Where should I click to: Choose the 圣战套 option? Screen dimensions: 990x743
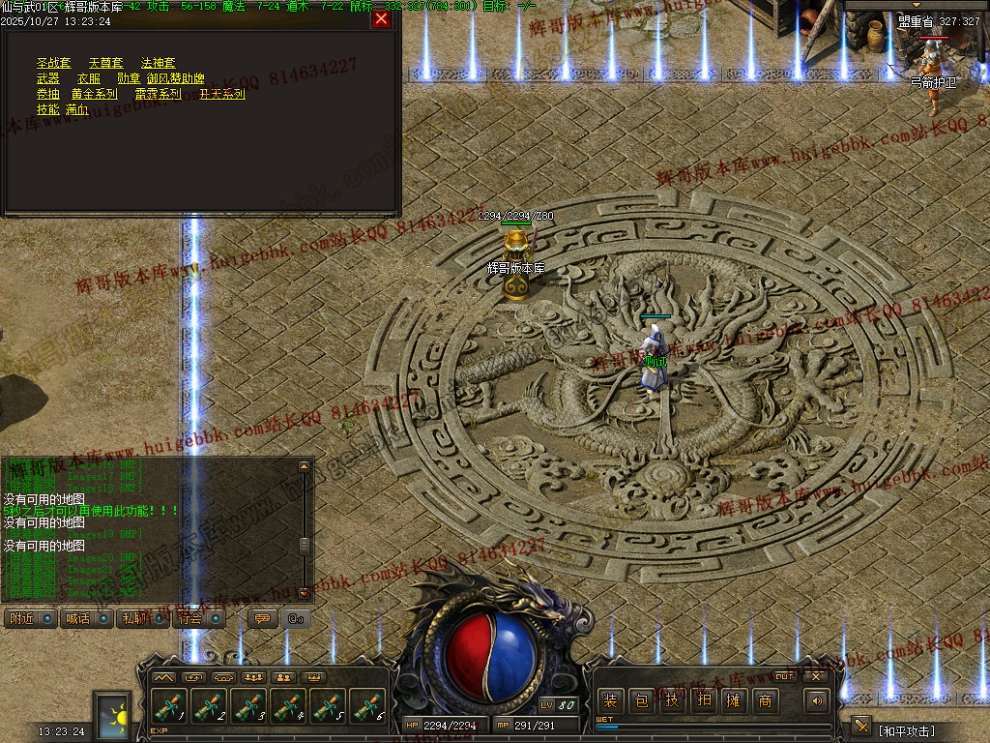[x=53, y=63]
